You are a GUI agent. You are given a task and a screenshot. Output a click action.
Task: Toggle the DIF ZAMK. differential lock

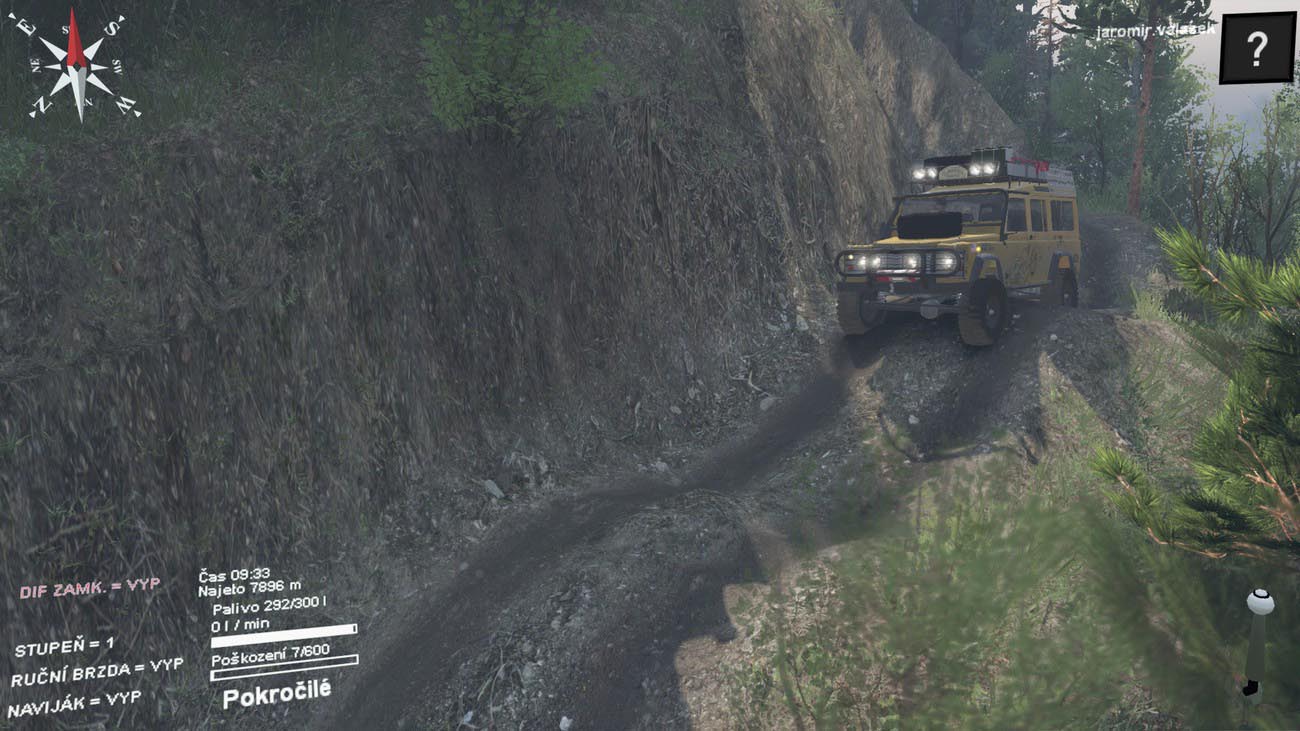pos(89,588)
